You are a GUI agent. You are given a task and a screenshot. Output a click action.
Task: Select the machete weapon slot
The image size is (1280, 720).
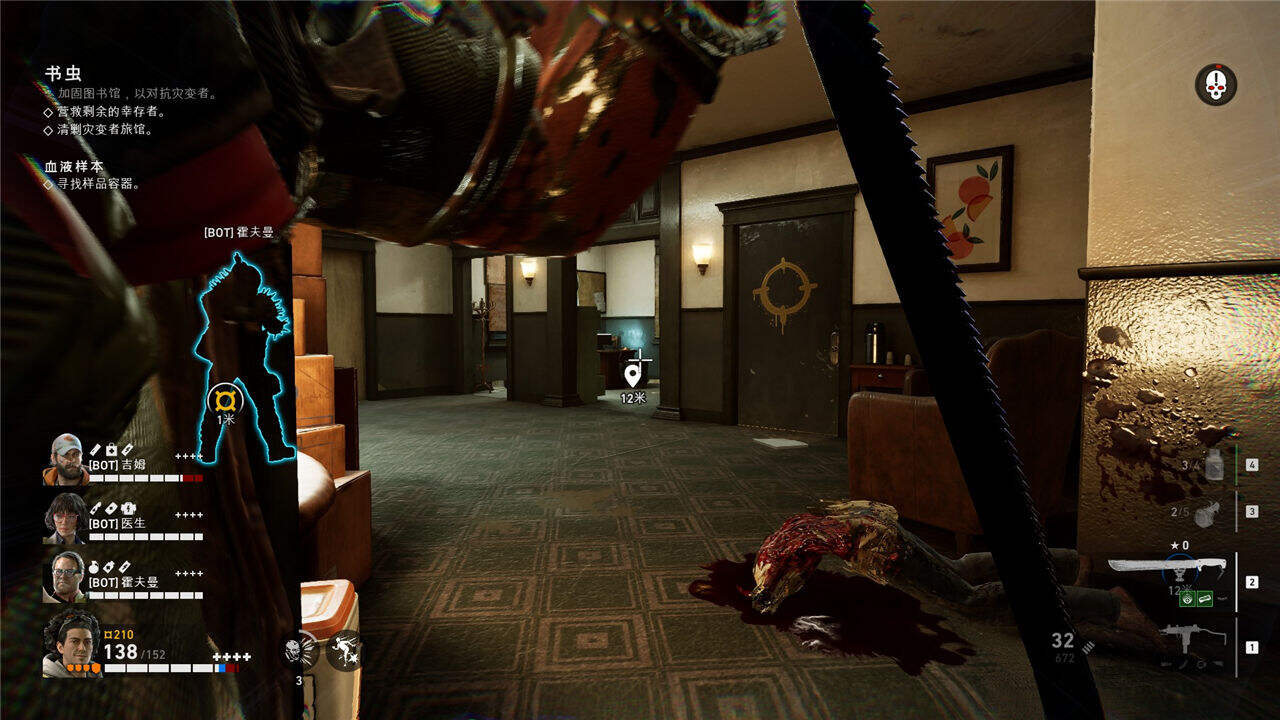[1166, 569]
